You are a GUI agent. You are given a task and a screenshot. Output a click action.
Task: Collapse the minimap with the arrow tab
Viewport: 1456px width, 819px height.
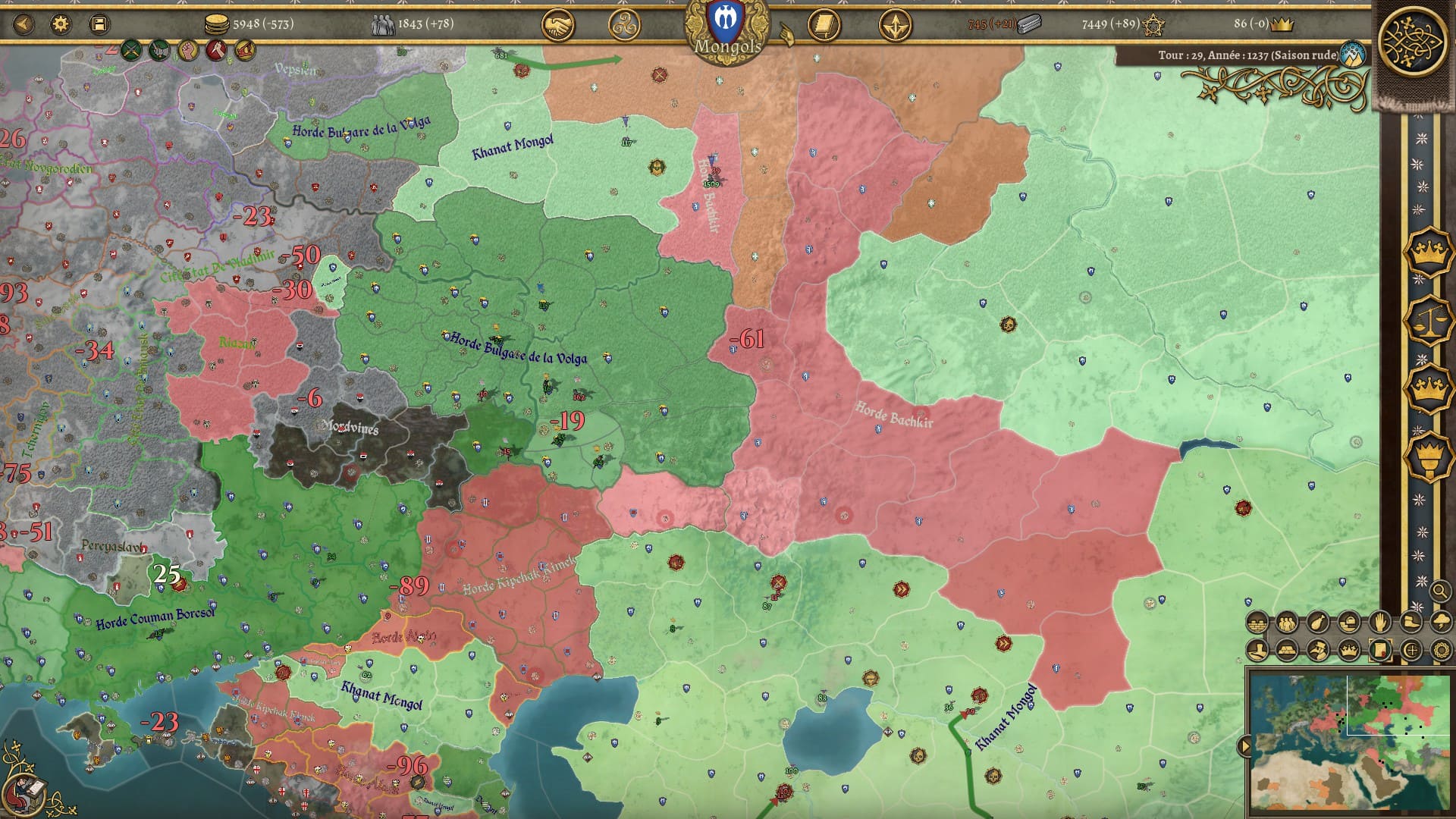point(1244,746)
